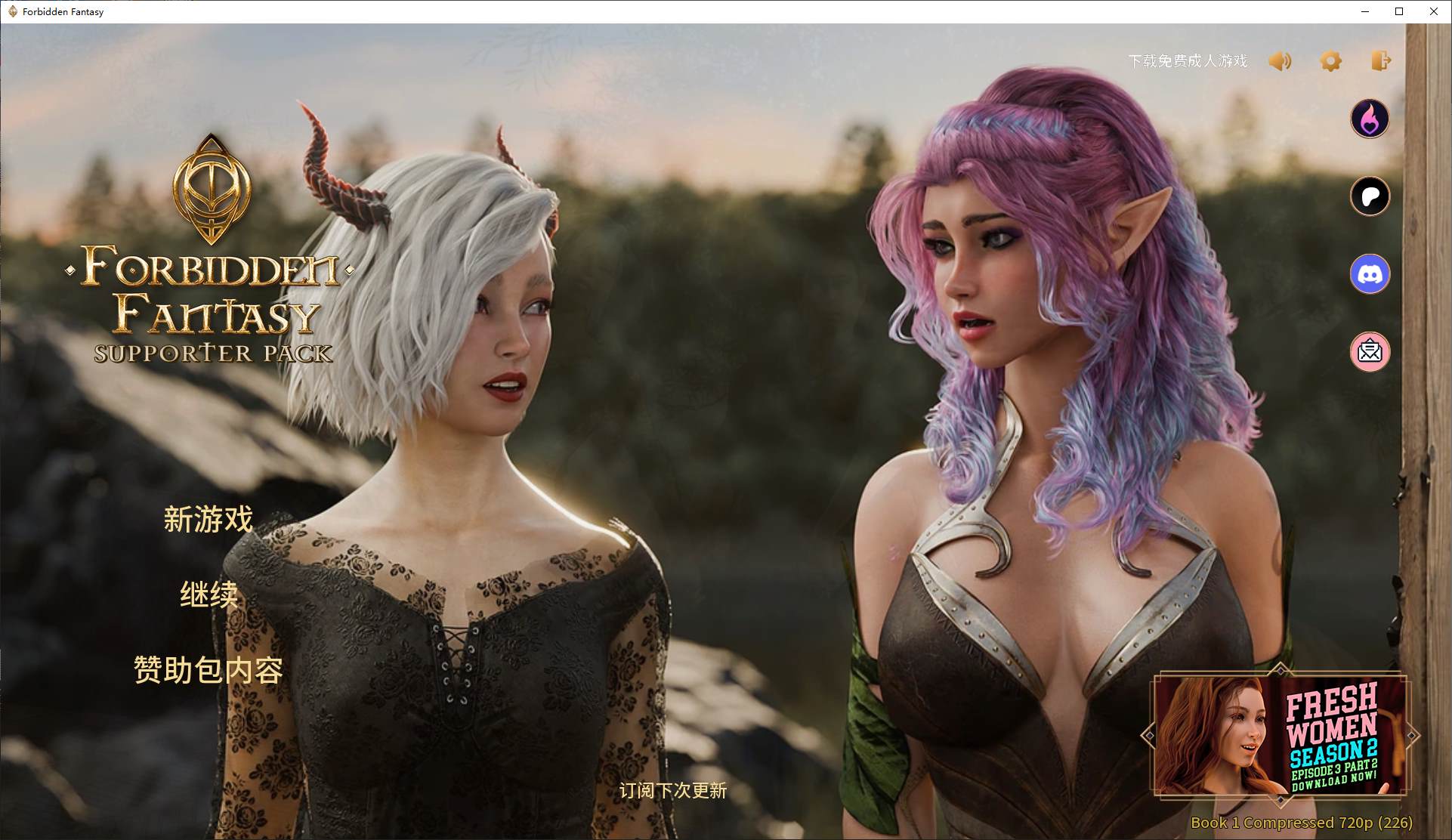This screenshot has height=840, width=1452.
Task: Join the Discord server via its icon
Action: click(x=1370, y=273)
